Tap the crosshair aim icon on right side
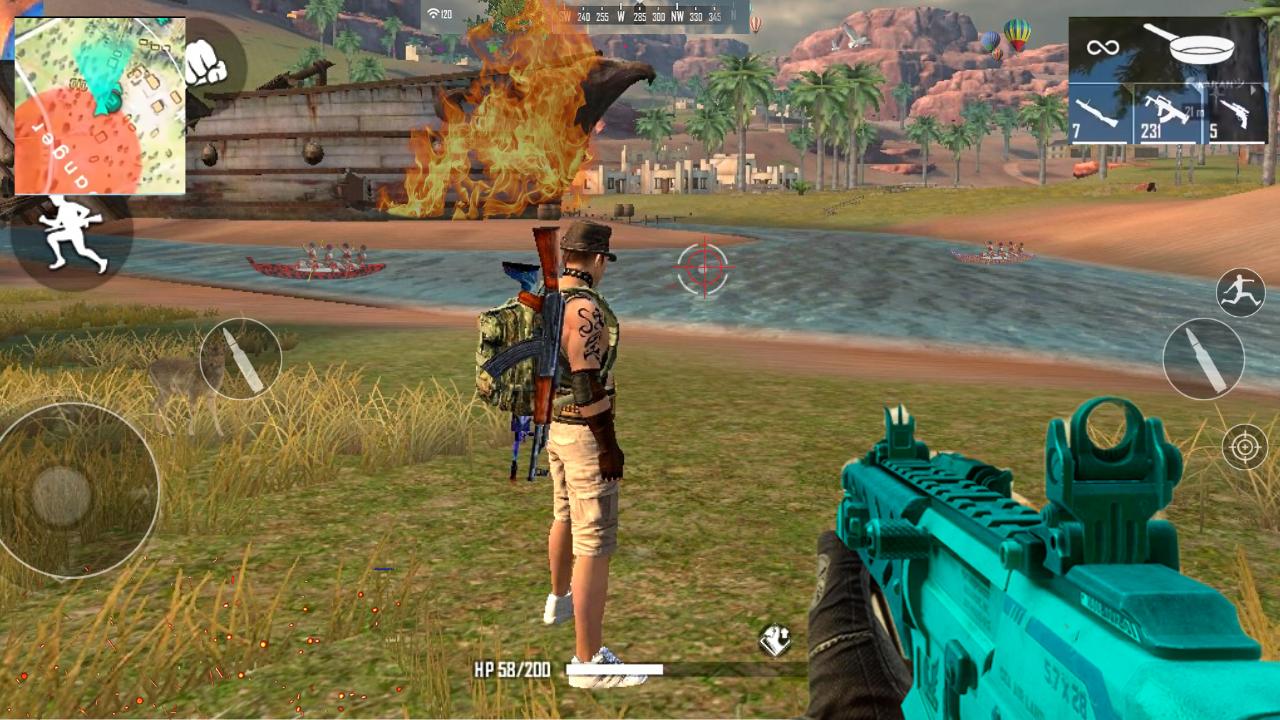Image resolution: width=1280 pixels, height=720 pixels. point(1245,447)
